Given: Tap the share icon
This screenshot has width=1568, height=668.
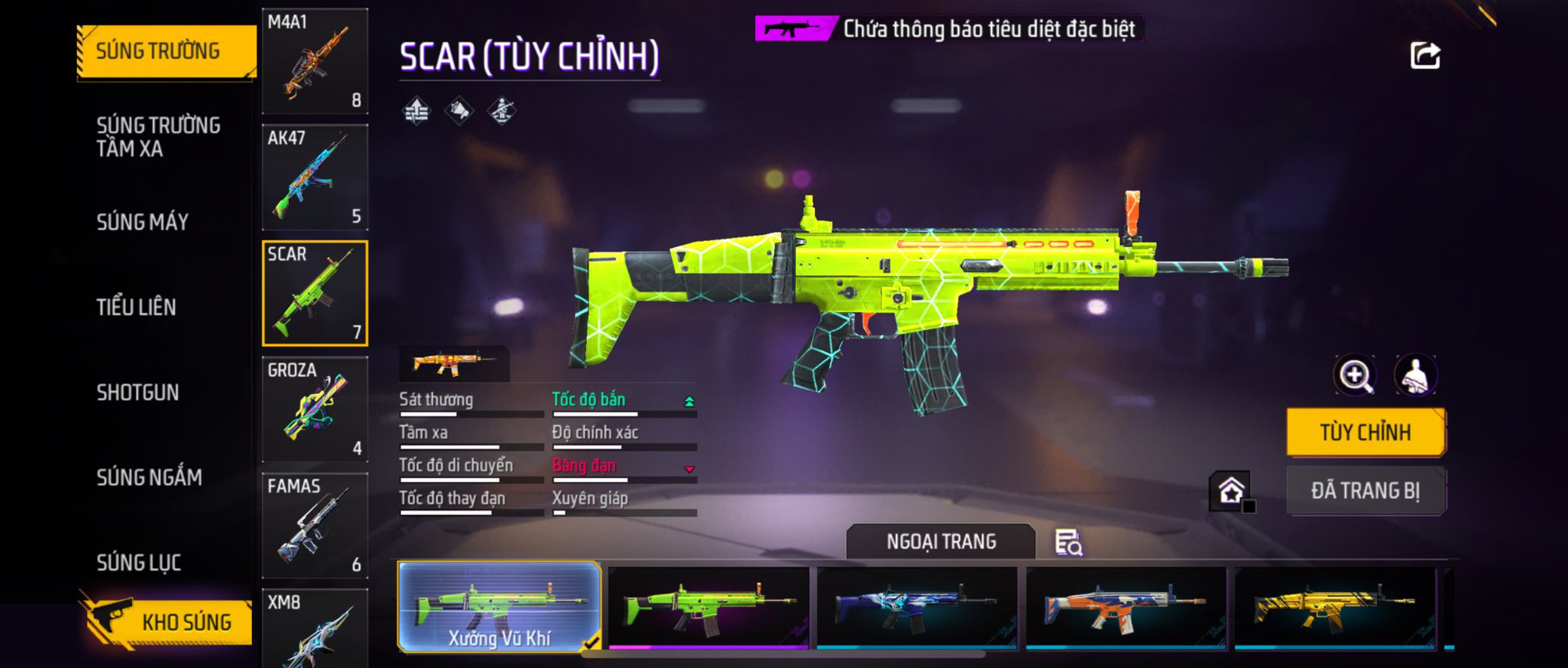Looking at the screenshot, I should [1425, 56].
